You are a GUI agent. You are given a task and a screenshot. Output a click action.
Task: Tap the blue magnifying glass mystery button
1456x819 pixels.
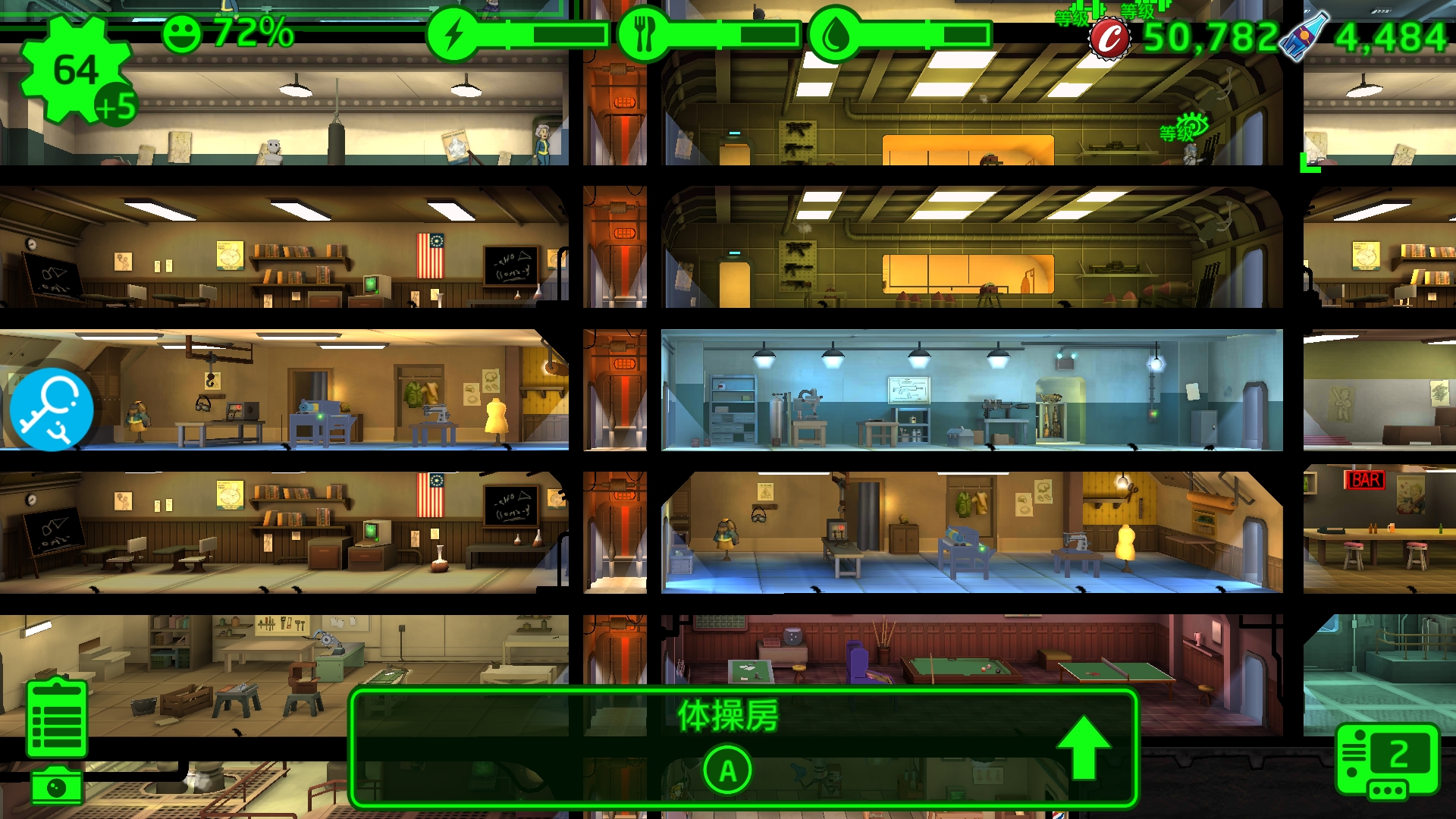(x=52, y=409)
